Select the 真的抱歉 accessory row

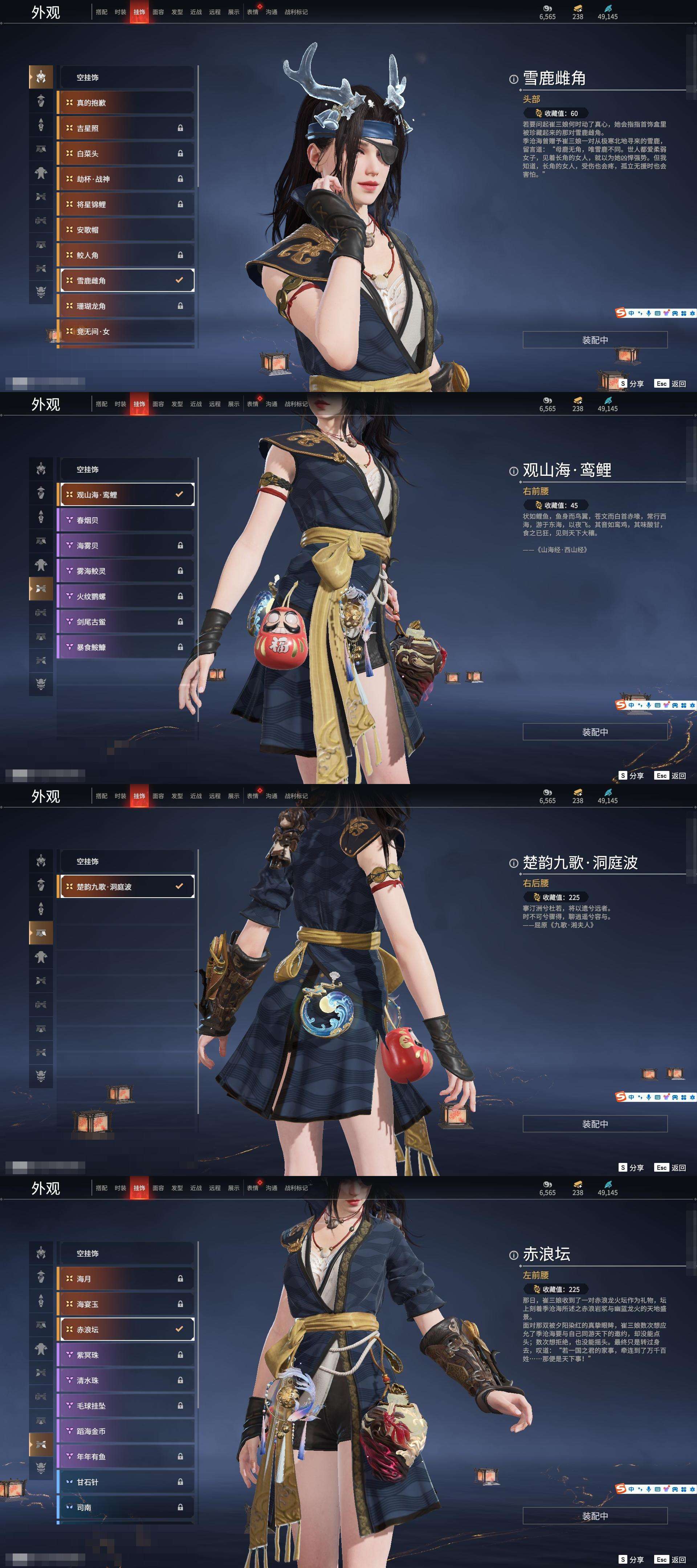coord(125,103)
